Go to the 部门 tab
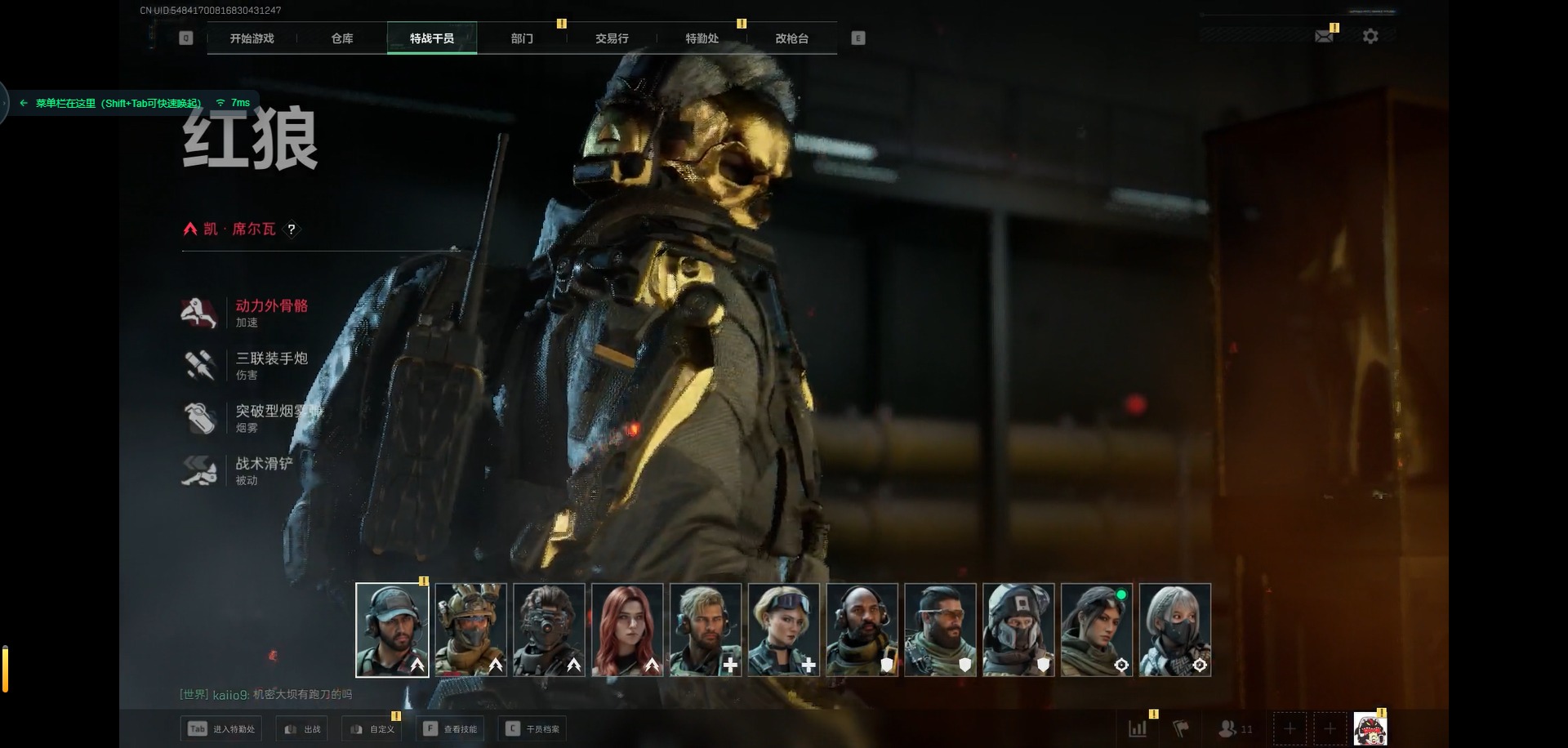Image resolution: width=1568 pixels, height=748 pixels. coord(522,38)
